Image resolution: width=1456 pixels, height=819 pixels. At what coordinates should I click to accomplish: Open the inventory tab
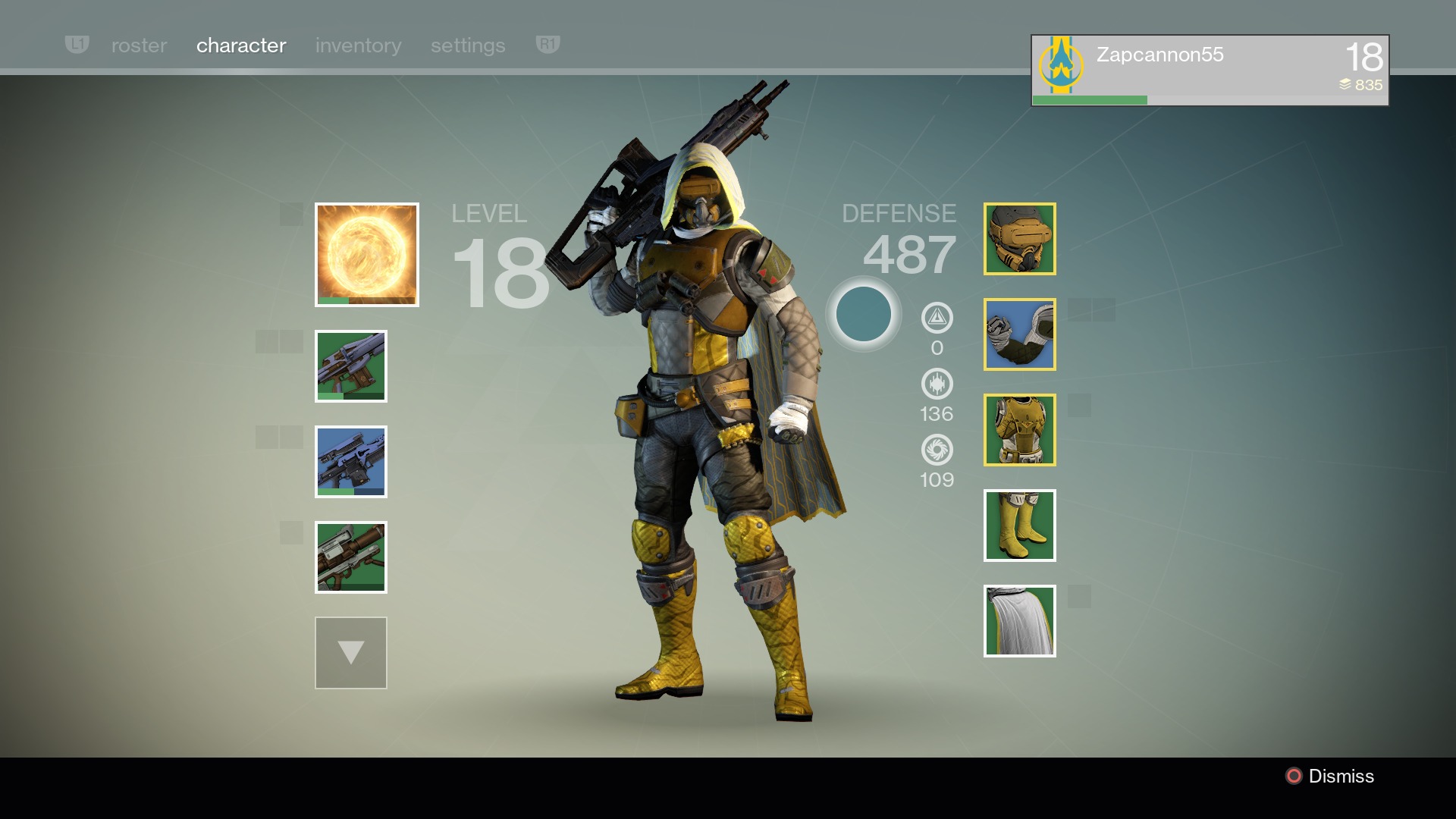[x=358, y=45]
